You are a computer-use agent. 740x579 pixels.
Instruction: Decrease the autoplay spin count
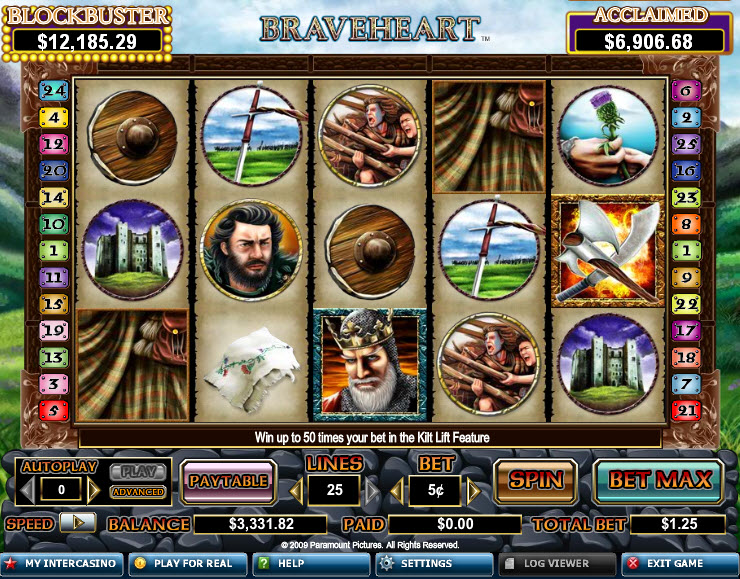28,491
